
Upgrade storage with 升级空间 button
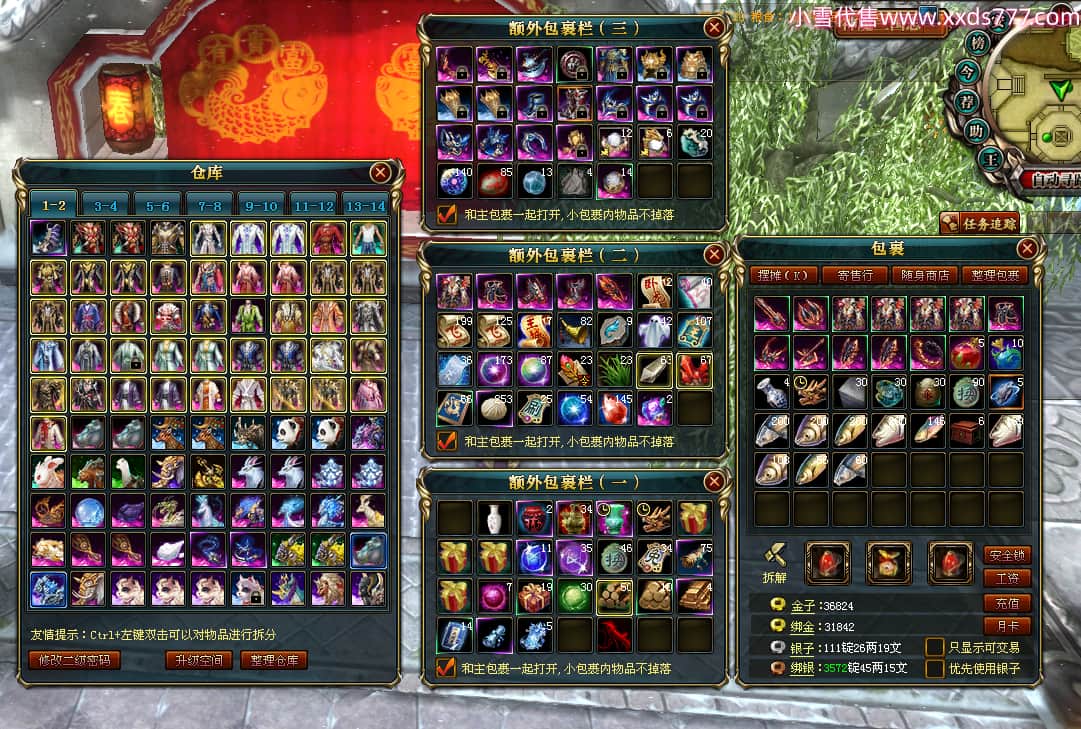(198, 660)
